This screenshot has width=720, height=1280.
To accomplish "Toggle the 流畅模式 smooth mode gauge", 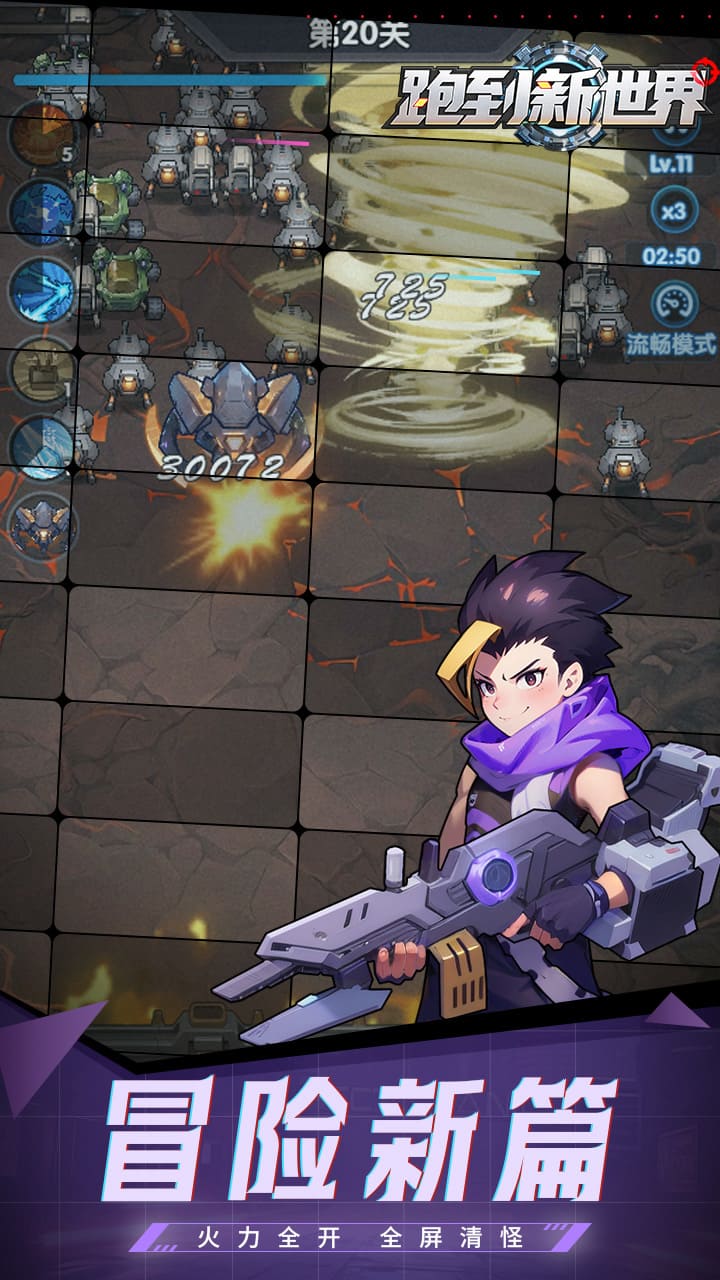I will click(x=673, y=305).
